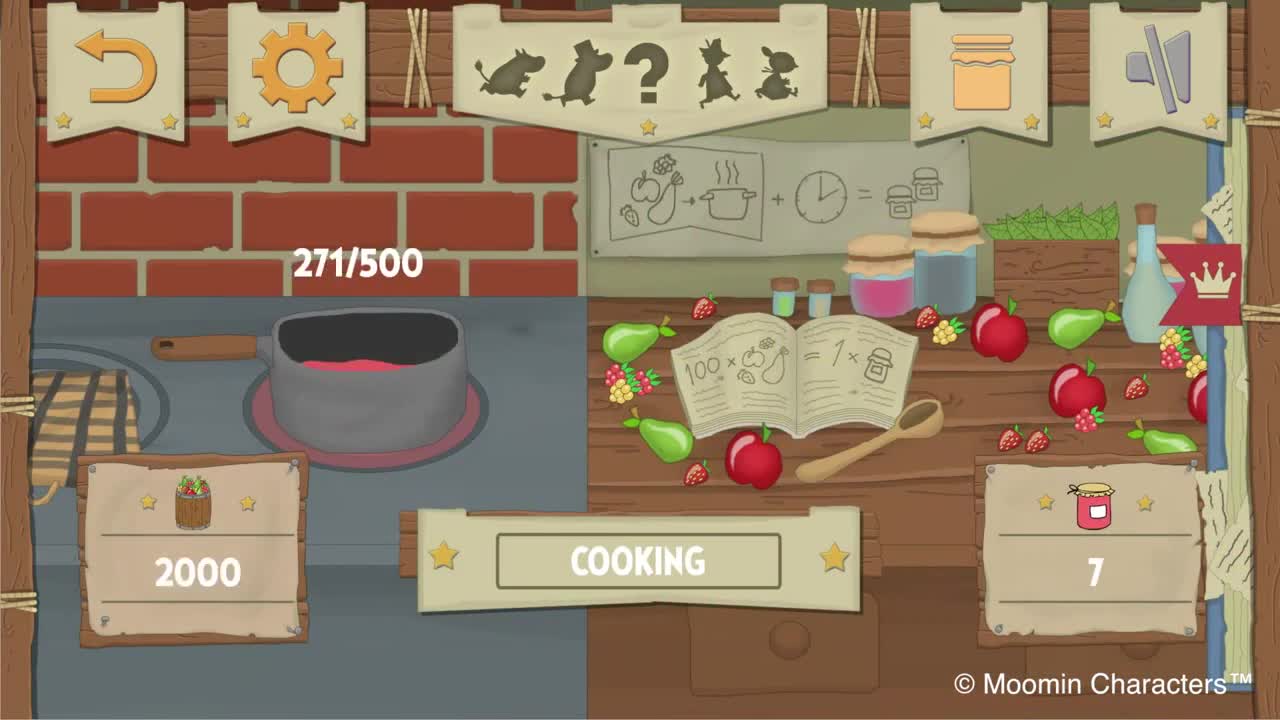This screenshot has width=1280, height=720.
Task: Open the recipe book on the counter
Action: tap(795, 370)
